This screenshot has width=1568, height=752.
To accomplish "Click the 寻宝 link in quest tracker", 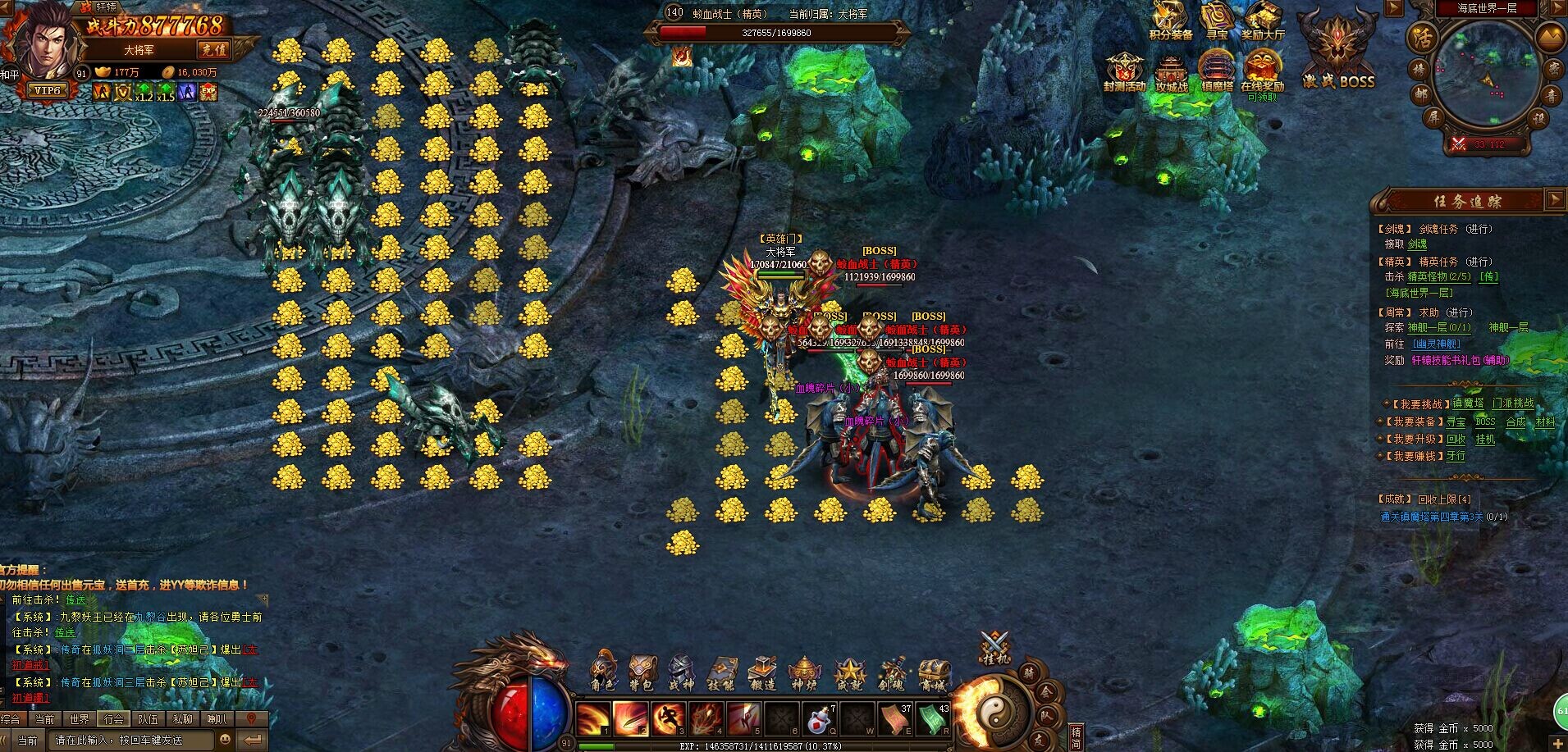I will [x=1456, y=422].
